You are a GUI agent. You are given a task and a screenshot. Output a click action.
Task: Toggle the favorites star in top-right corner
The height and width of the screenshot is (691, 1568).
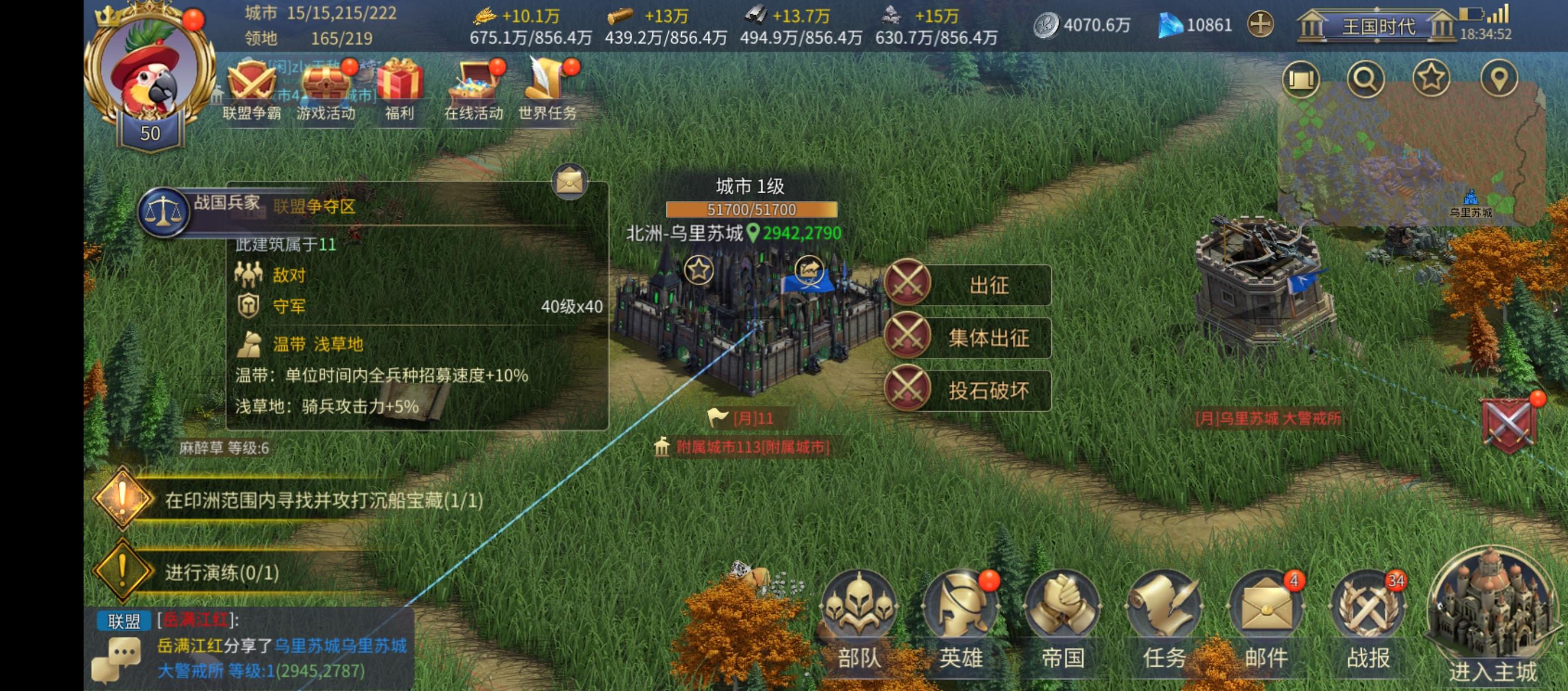[x=1433, y=78]
